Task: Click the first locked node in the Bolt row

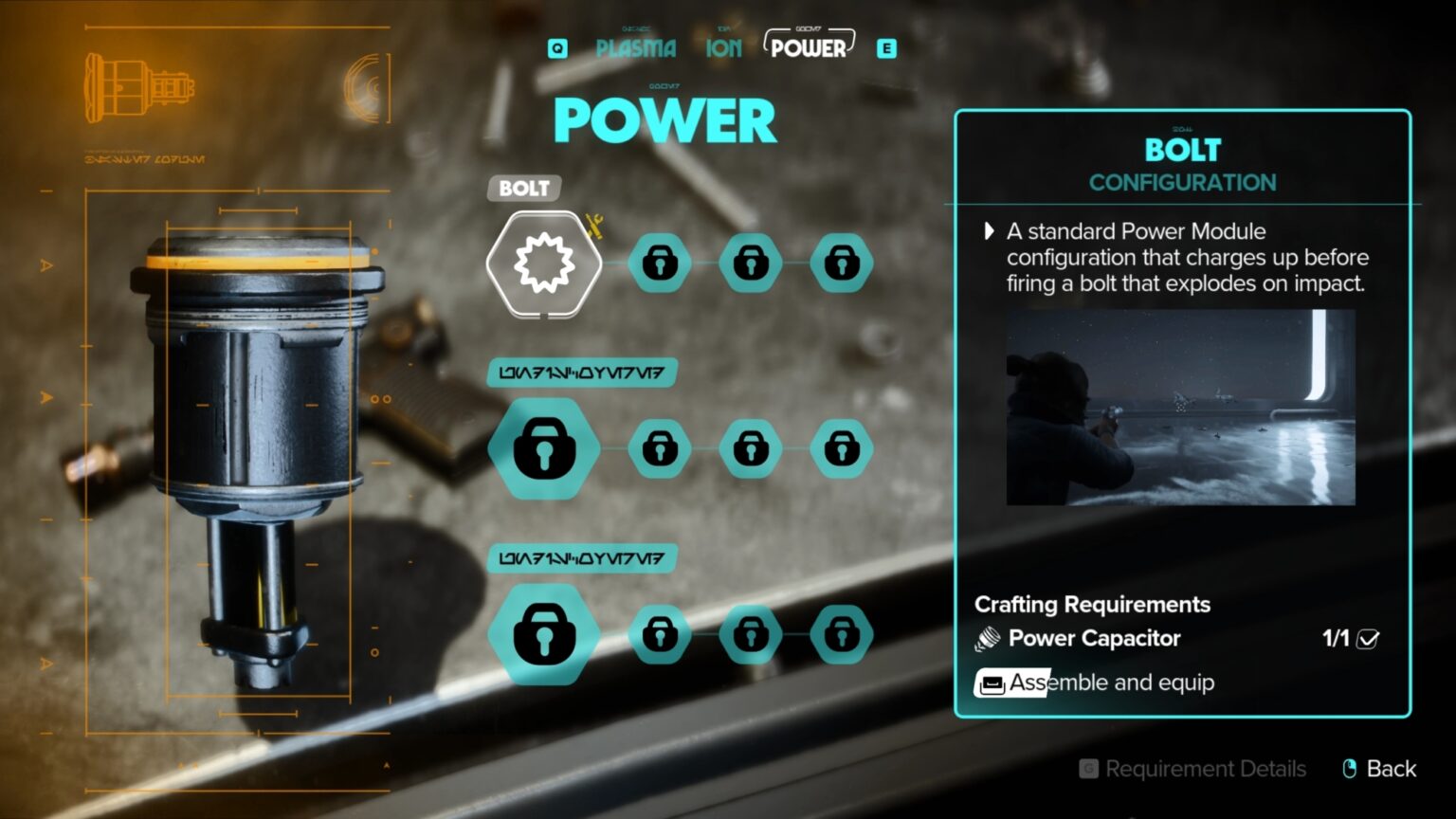Action: [x=660, y=263]
